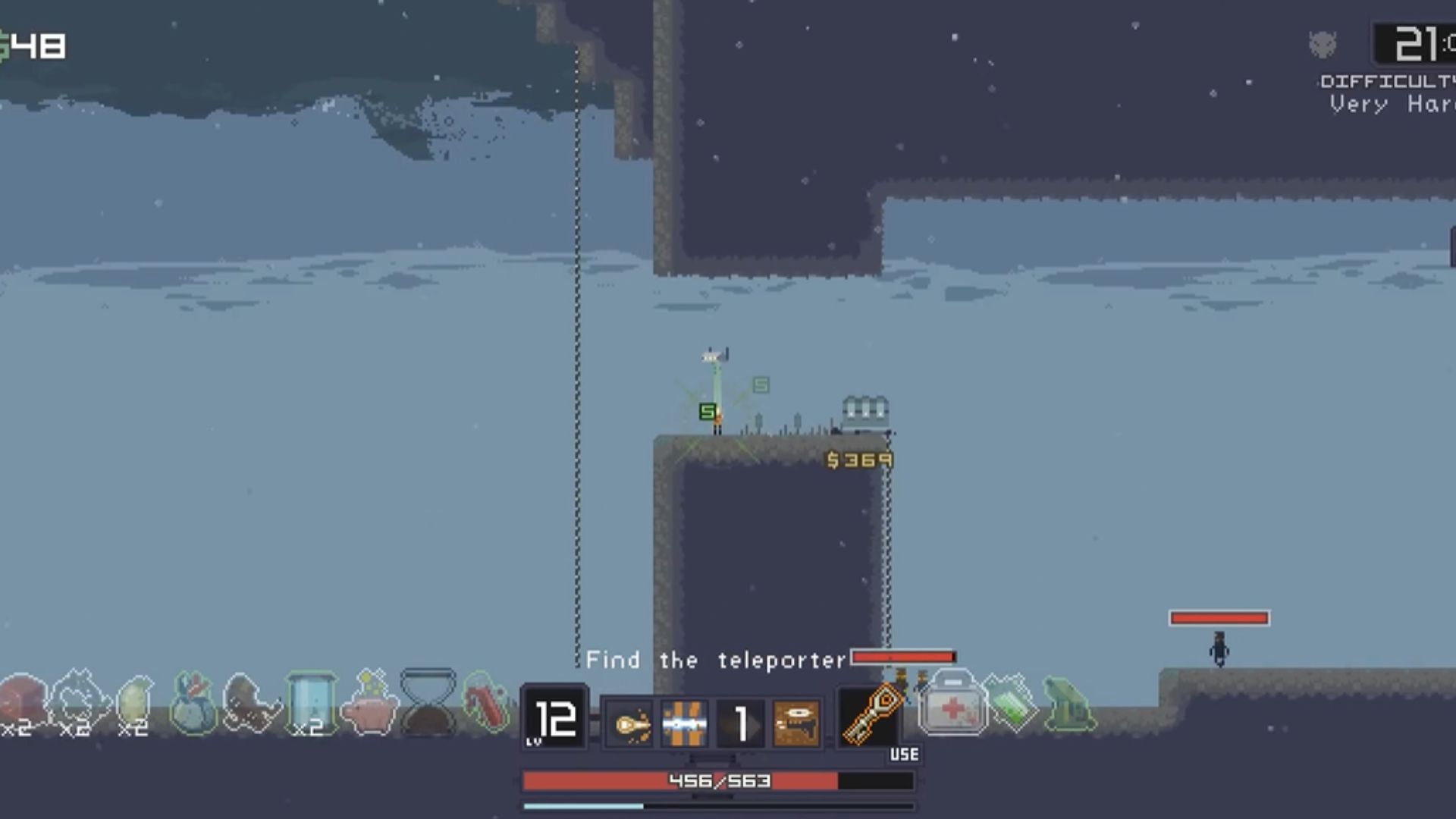Select the brown goat hoof item
This screenshot has height=819, width=1456.
(x=251, y=705)
